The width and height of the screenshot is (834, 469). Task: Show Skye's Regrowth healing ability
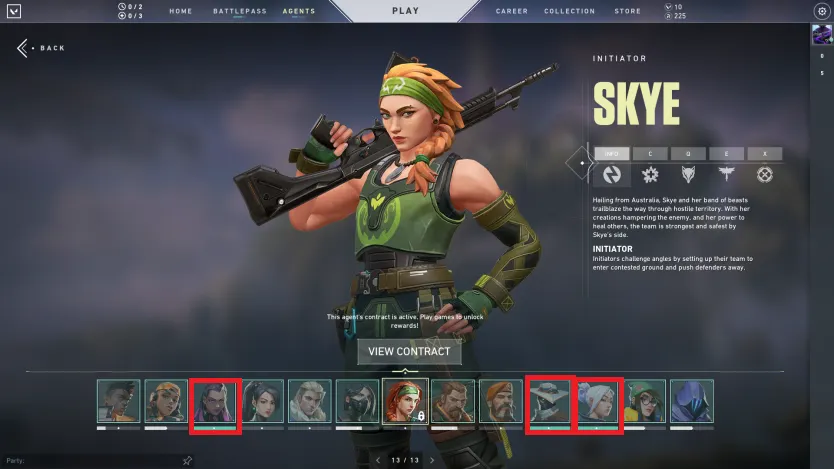point(651,174)
